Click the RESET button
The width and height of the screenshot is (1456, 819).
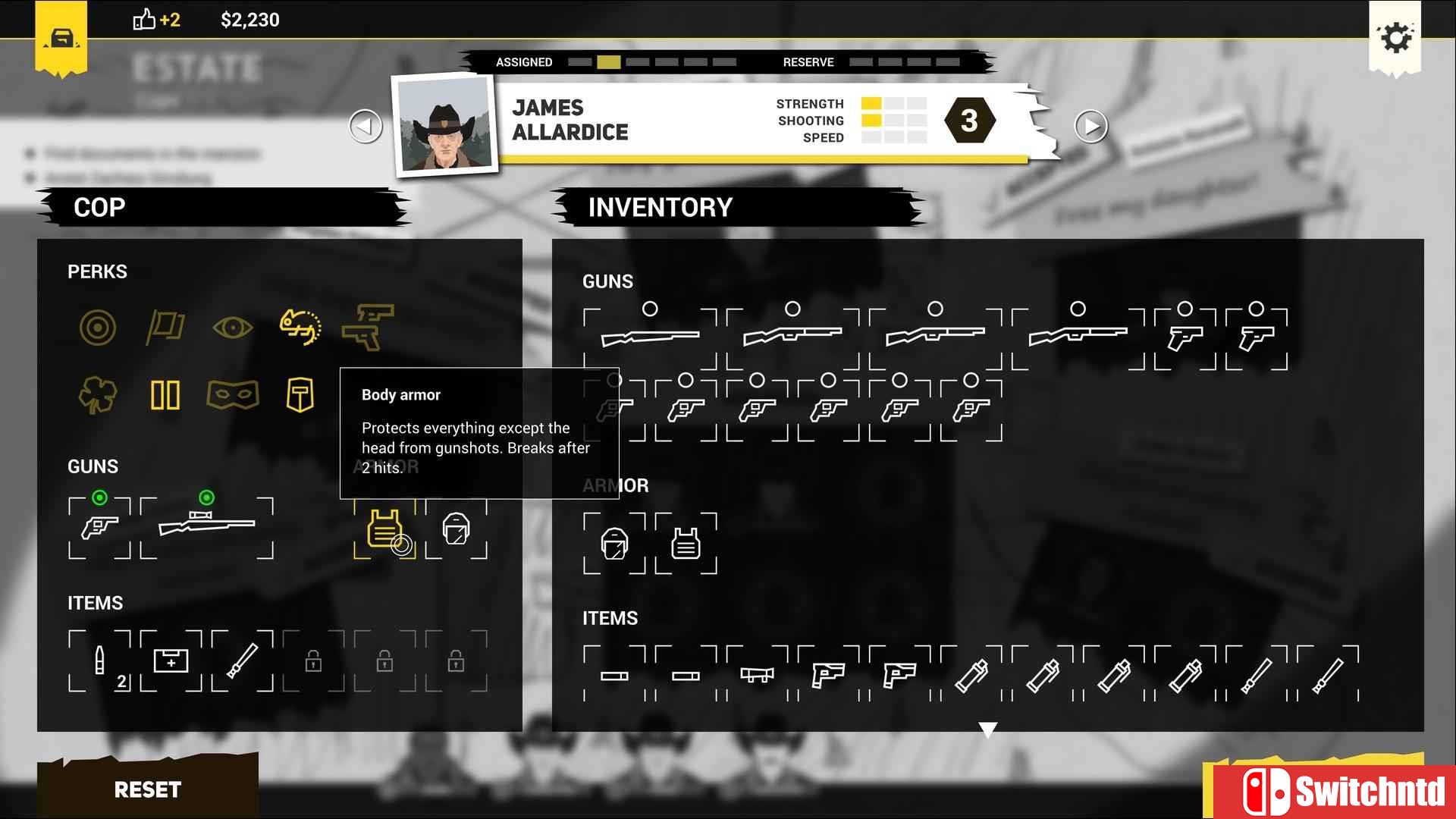[x=148, y=789]
